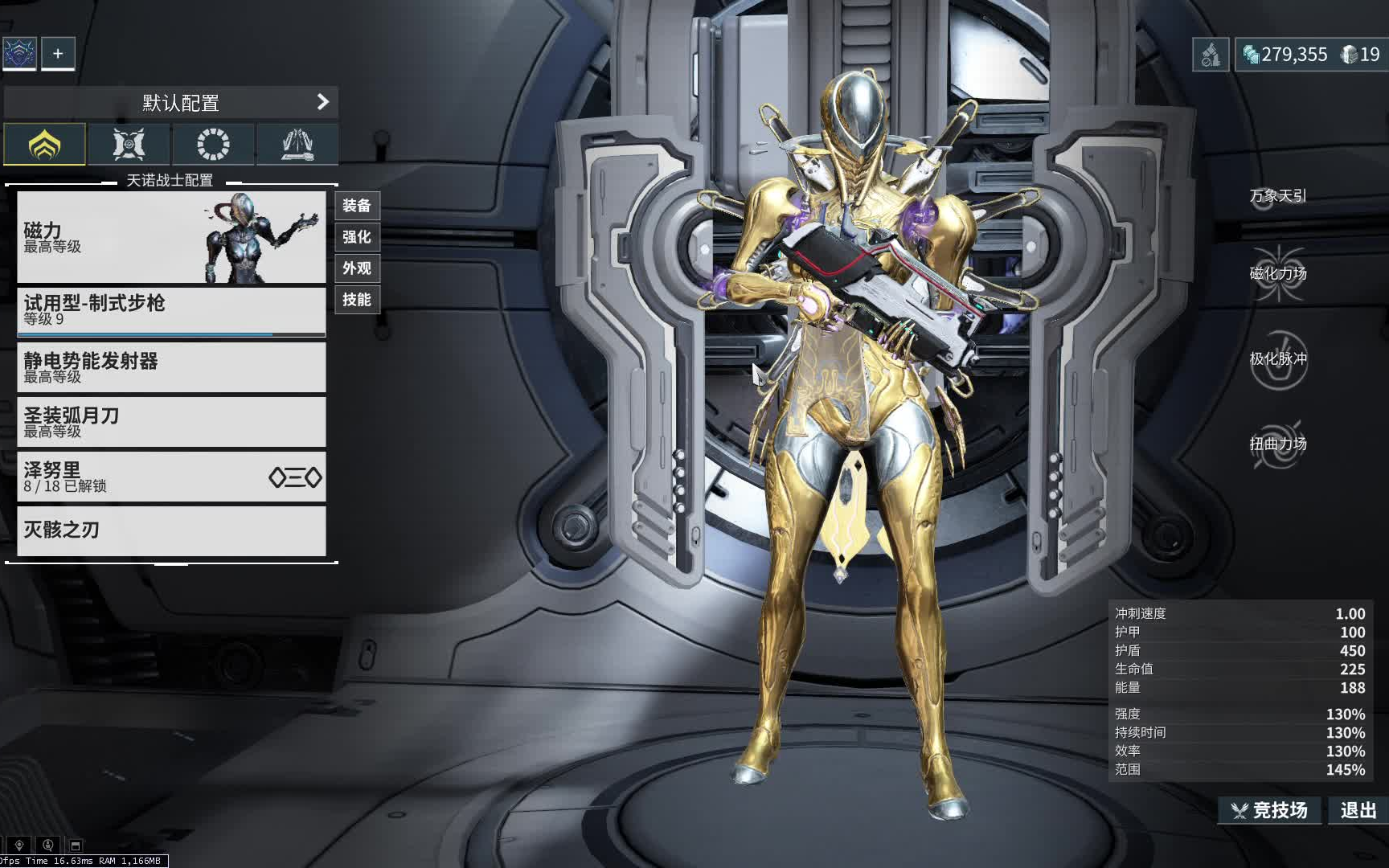Expand the 默认配置 loadout selector arrow
The image size is (1389, 868).
click(x=323, y=102)
